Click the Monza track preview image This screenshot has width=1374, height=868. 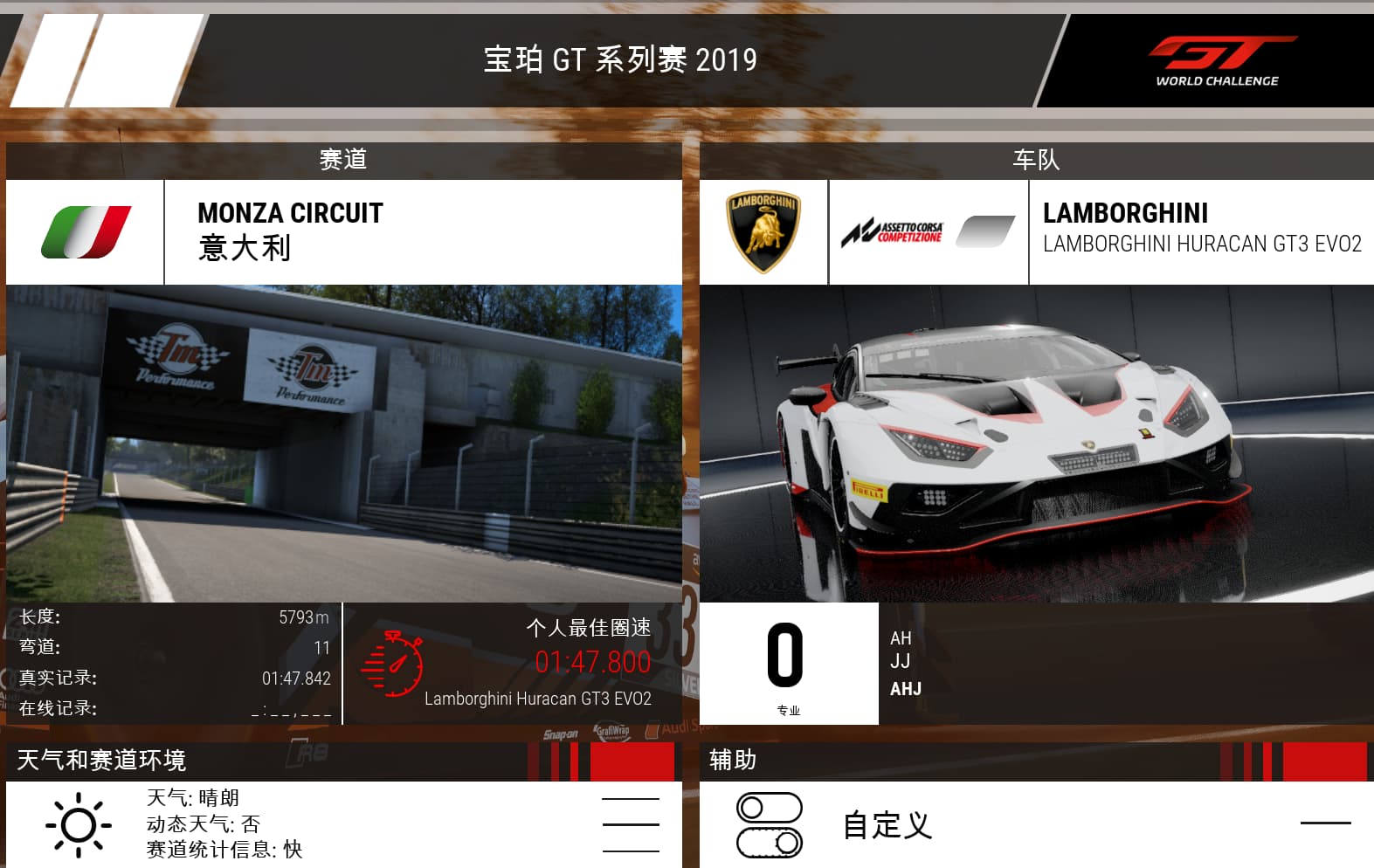343,443
